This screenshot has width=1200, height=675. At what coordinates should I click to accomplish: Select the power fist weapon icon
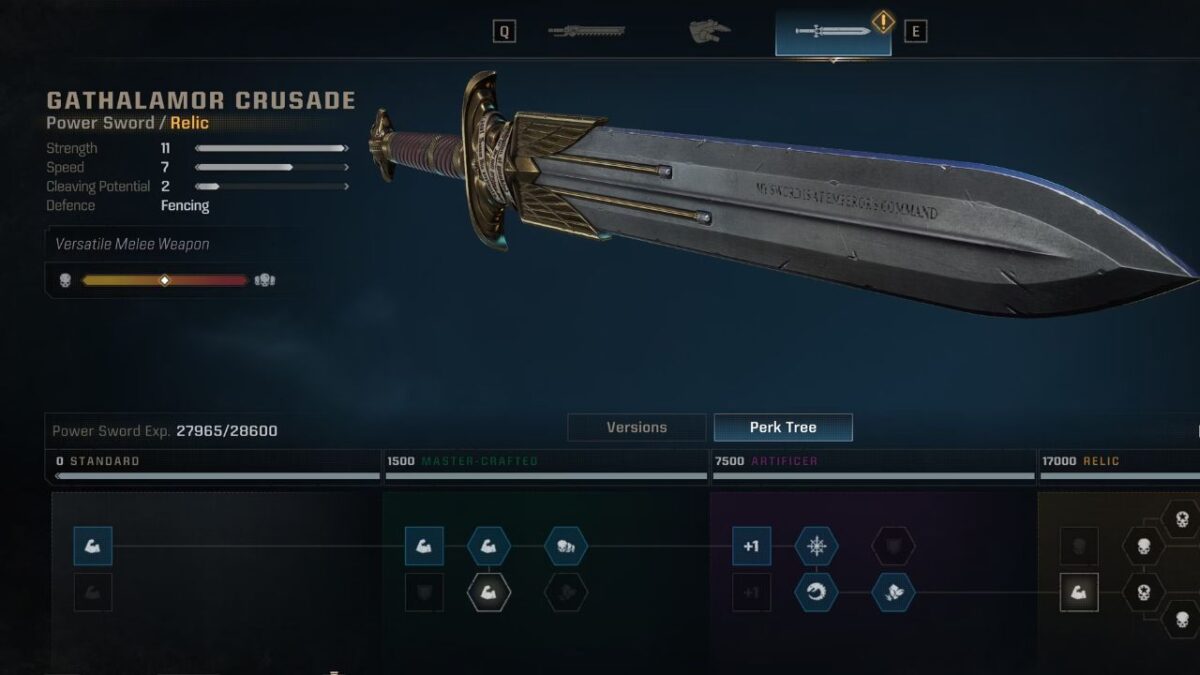click(x=709, y=31)
